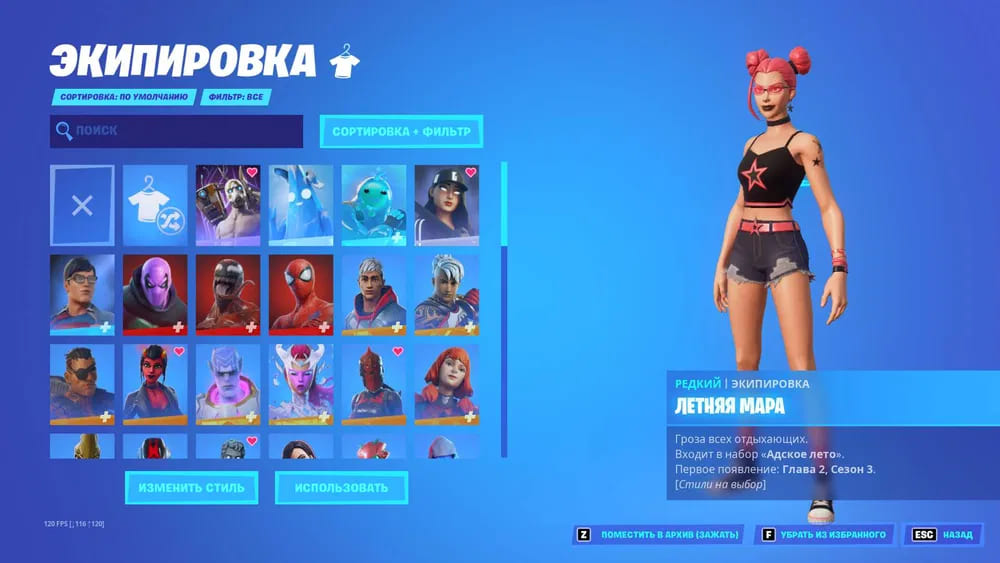Click the ПОИСК search field
This screenshot has height=563, width=1000.
[x=176, y=131]
